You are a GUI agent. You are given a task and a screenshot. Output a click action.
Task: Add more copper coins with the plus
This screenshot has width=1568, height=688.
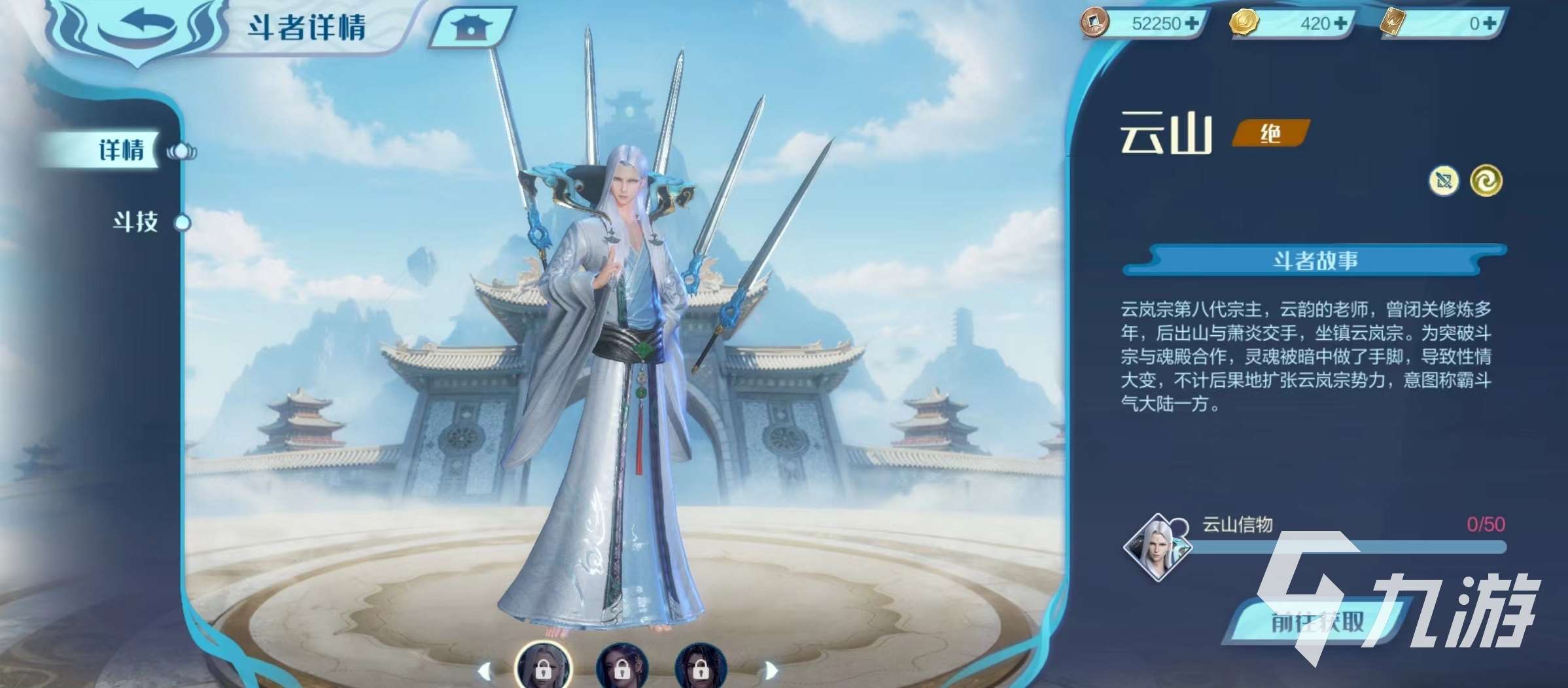click(1193, 24)
